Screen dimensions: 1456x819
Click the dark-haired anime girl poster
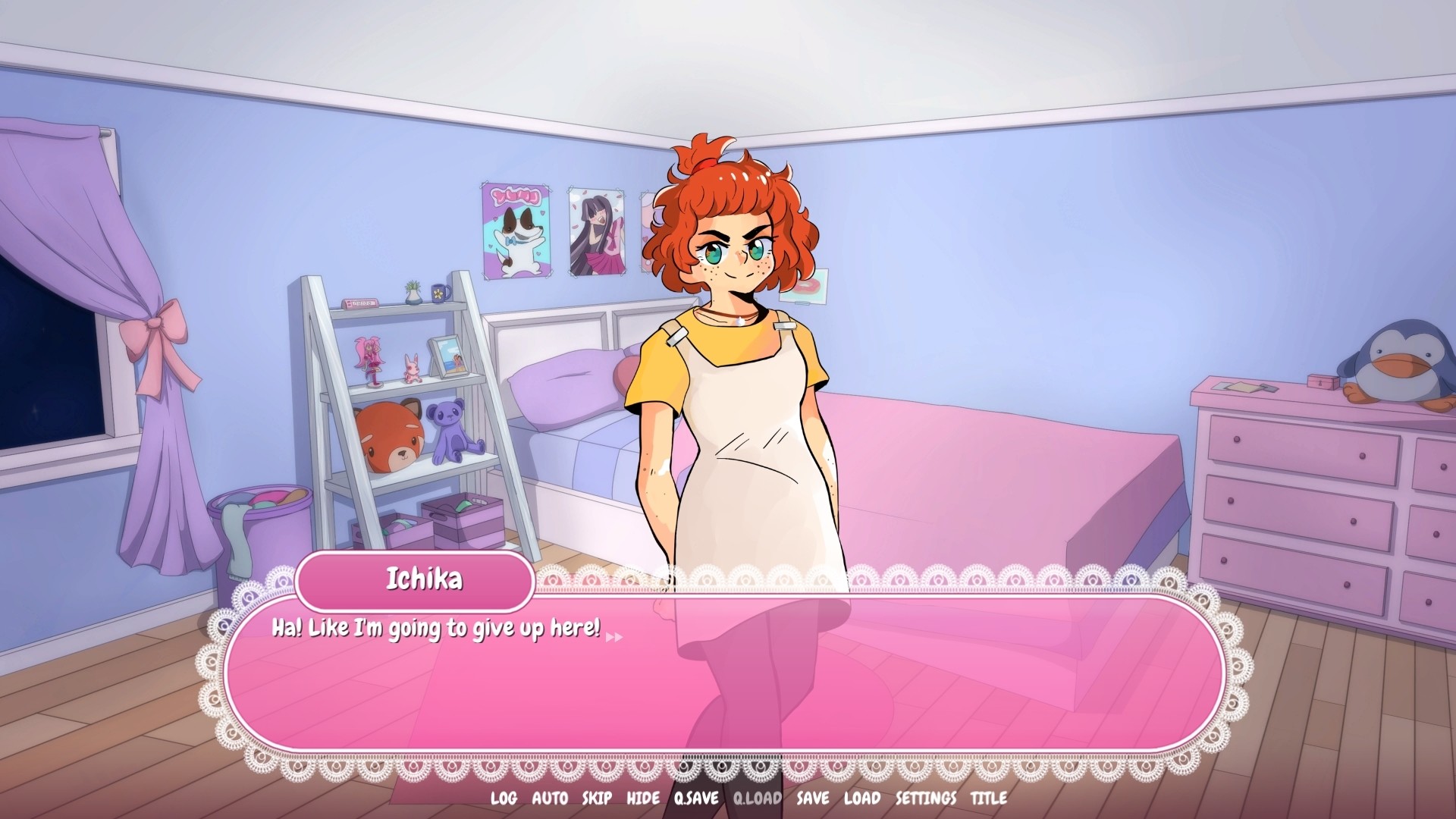coord(595,231)
